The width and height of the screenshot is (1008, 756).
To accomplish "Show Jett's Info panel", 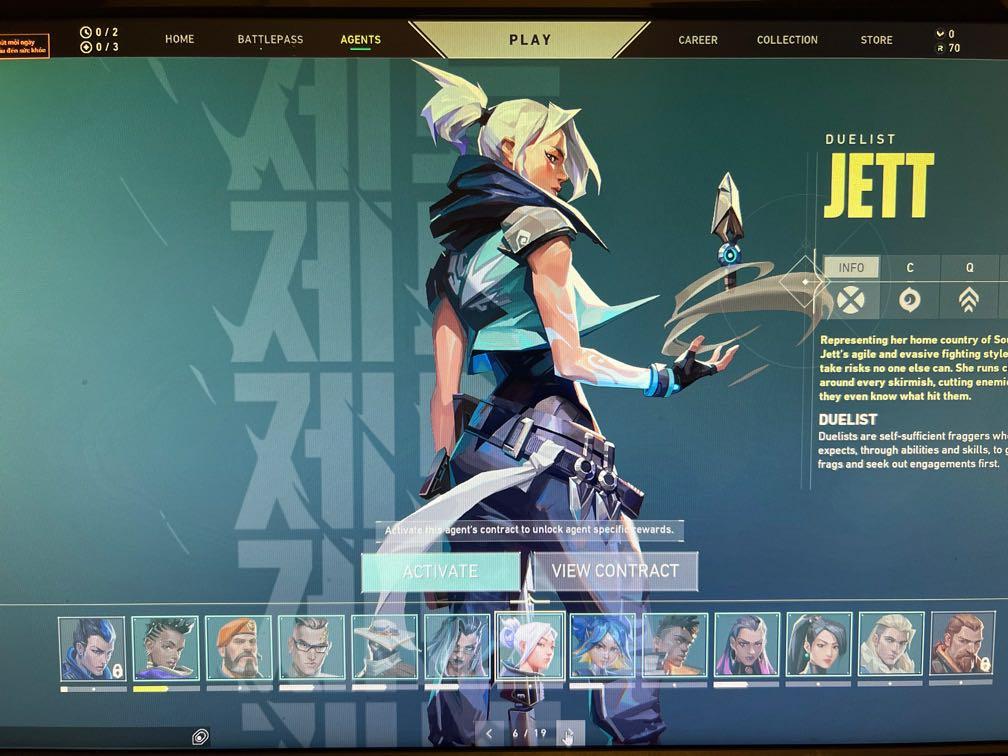I will click(x=851, y=268).
